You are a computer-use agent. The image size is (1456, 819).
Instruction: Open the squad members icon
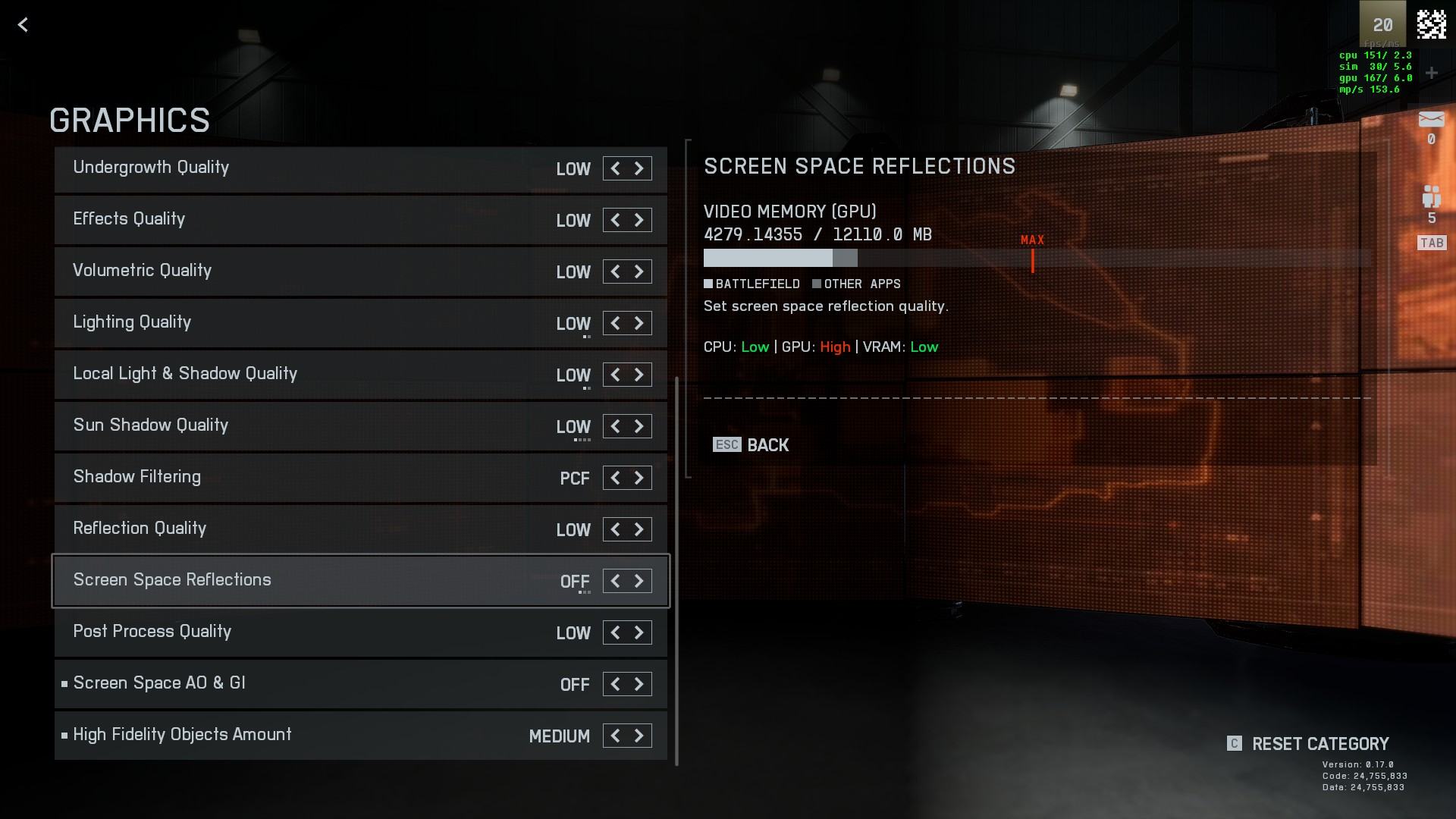[x=1431, y=197]
